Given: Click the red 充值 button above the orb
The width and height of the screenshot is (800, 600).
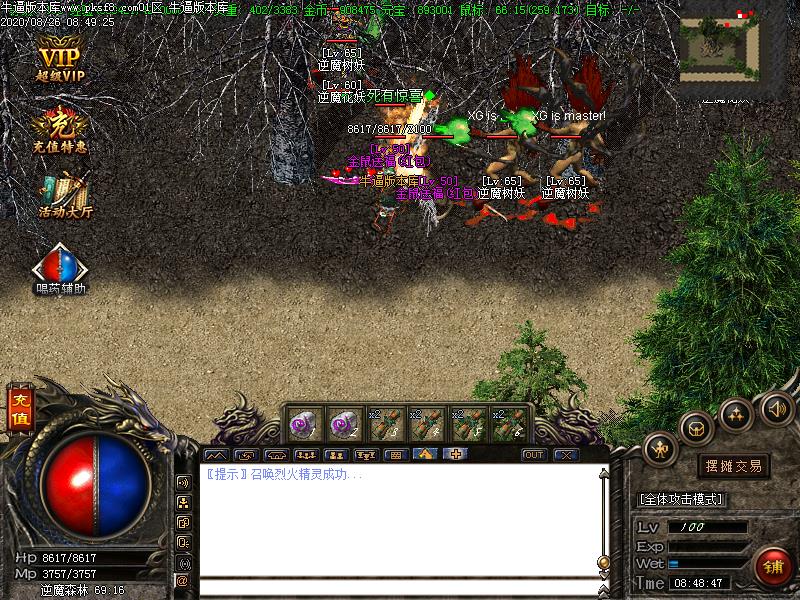Looking at the screenshot, I should (x=20, y=410).
